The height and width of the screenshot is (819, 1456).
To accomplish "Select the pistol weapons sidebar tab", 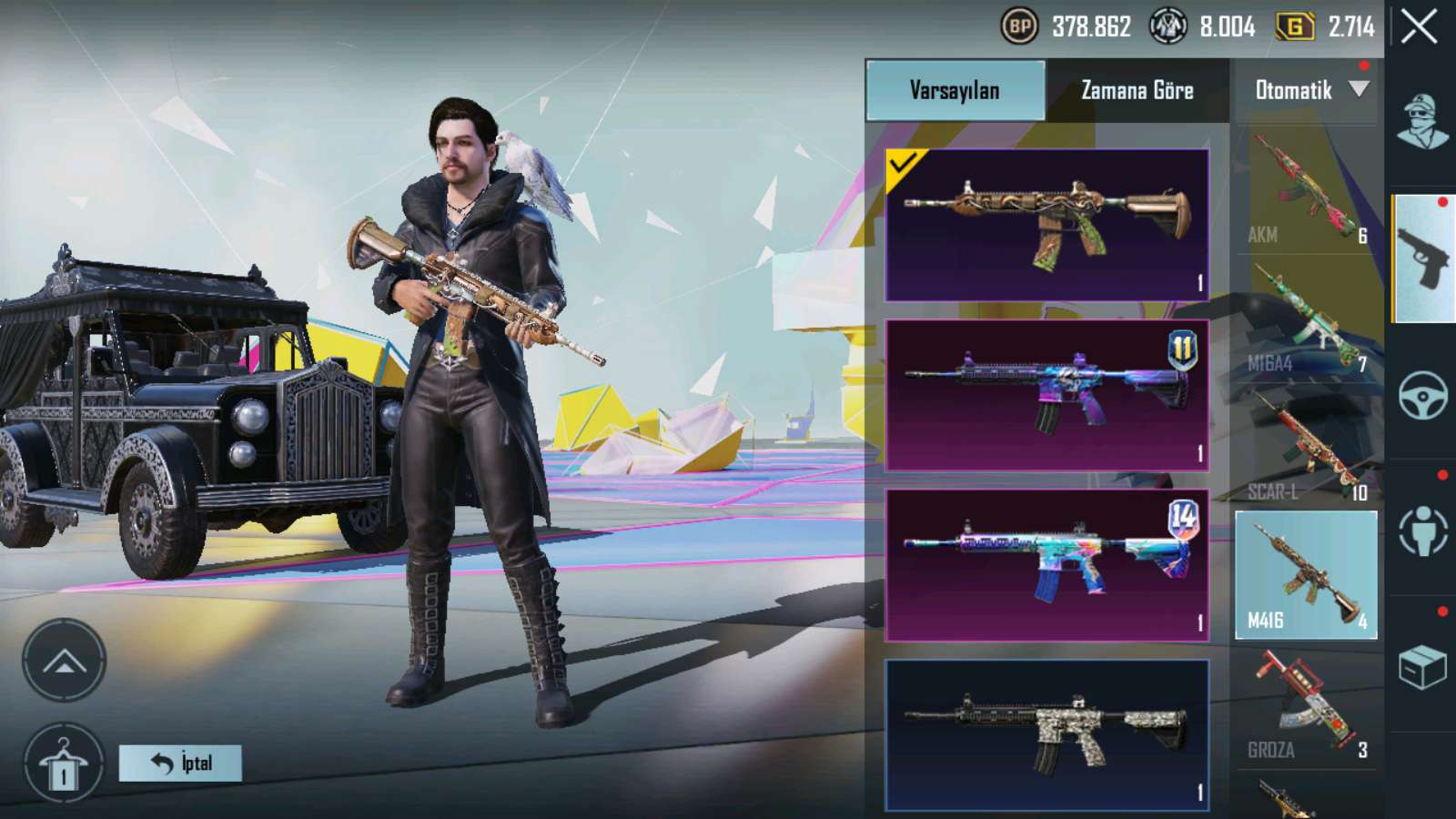I will coord(1423,258).
